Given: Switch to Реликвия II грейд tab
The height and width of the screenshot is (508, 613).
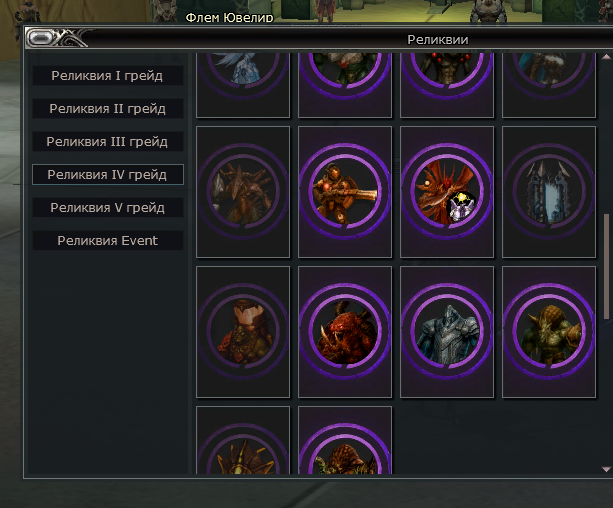Looking at the screenshot, I should pyautogui.click(x=107, y=108).
